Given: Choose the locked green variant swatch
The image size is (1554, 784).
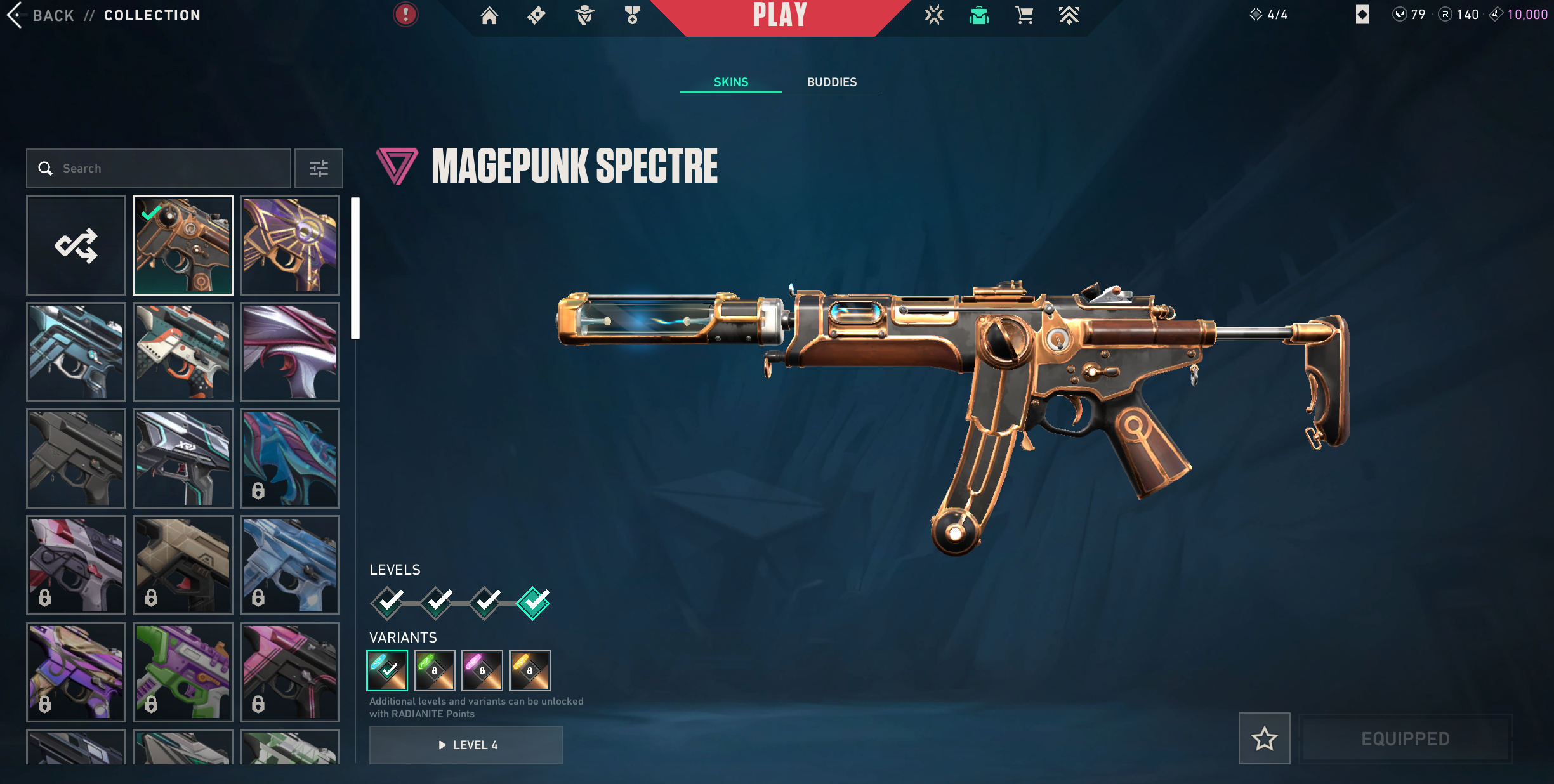Looking at the screenshot, I should (x=435, y=670).
